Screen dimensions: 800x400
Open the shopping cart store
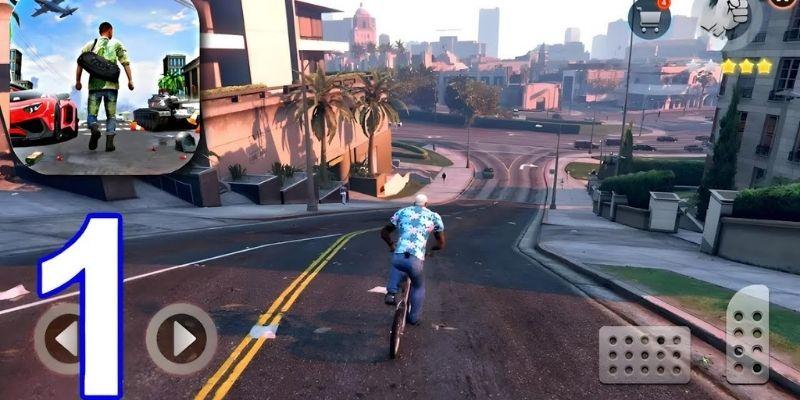point(649,18)
